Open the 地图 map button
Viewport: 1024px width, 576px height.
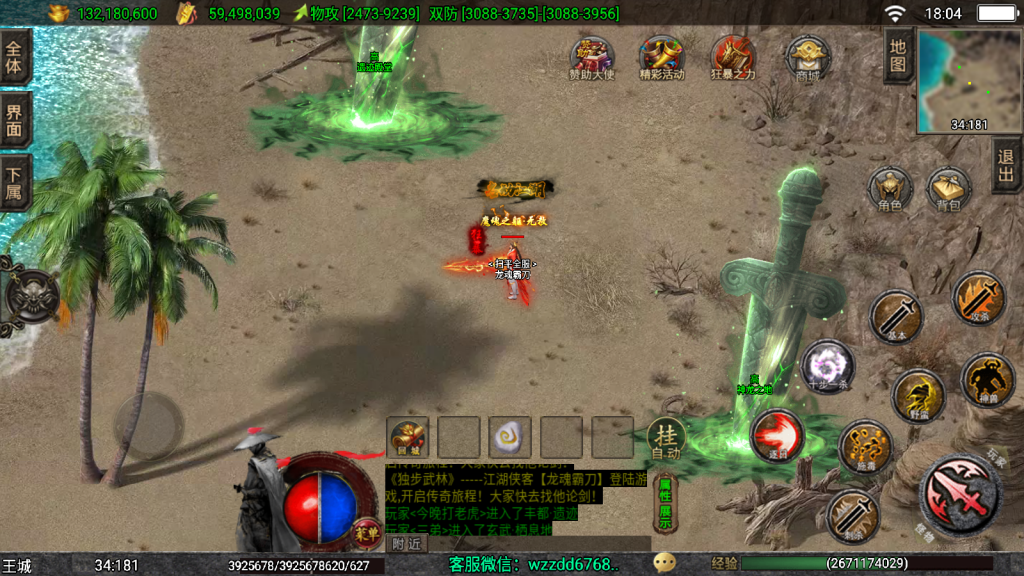tap(898, 56)
